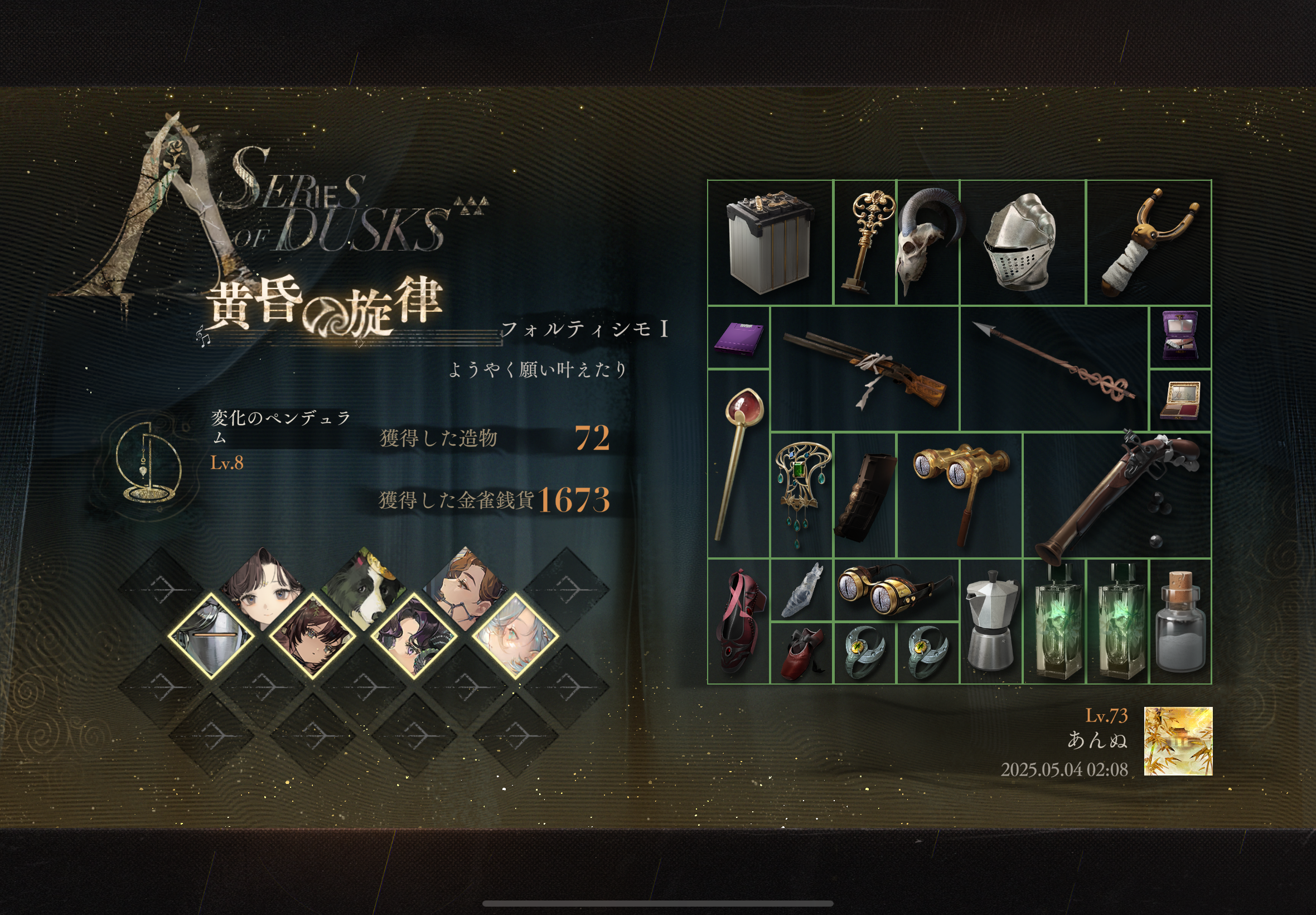Image resolution: width=1316 pixels, height=915 pixels.
Task: Open the pendulum emblem icon
Action: tap(147, 462)
